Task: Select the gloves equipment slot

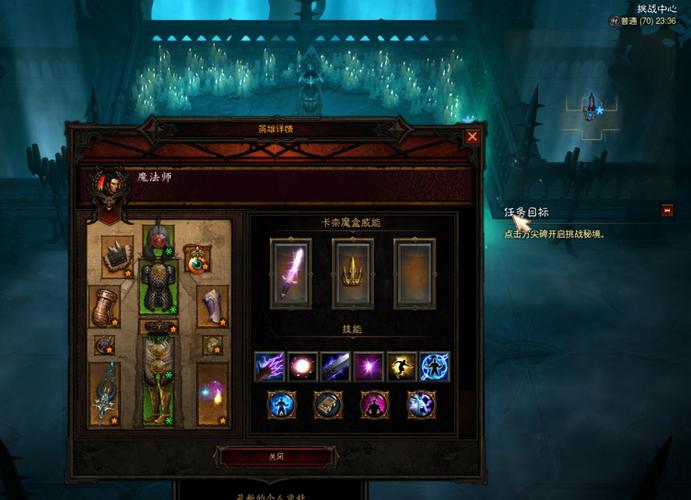Action: pos(104,306)
